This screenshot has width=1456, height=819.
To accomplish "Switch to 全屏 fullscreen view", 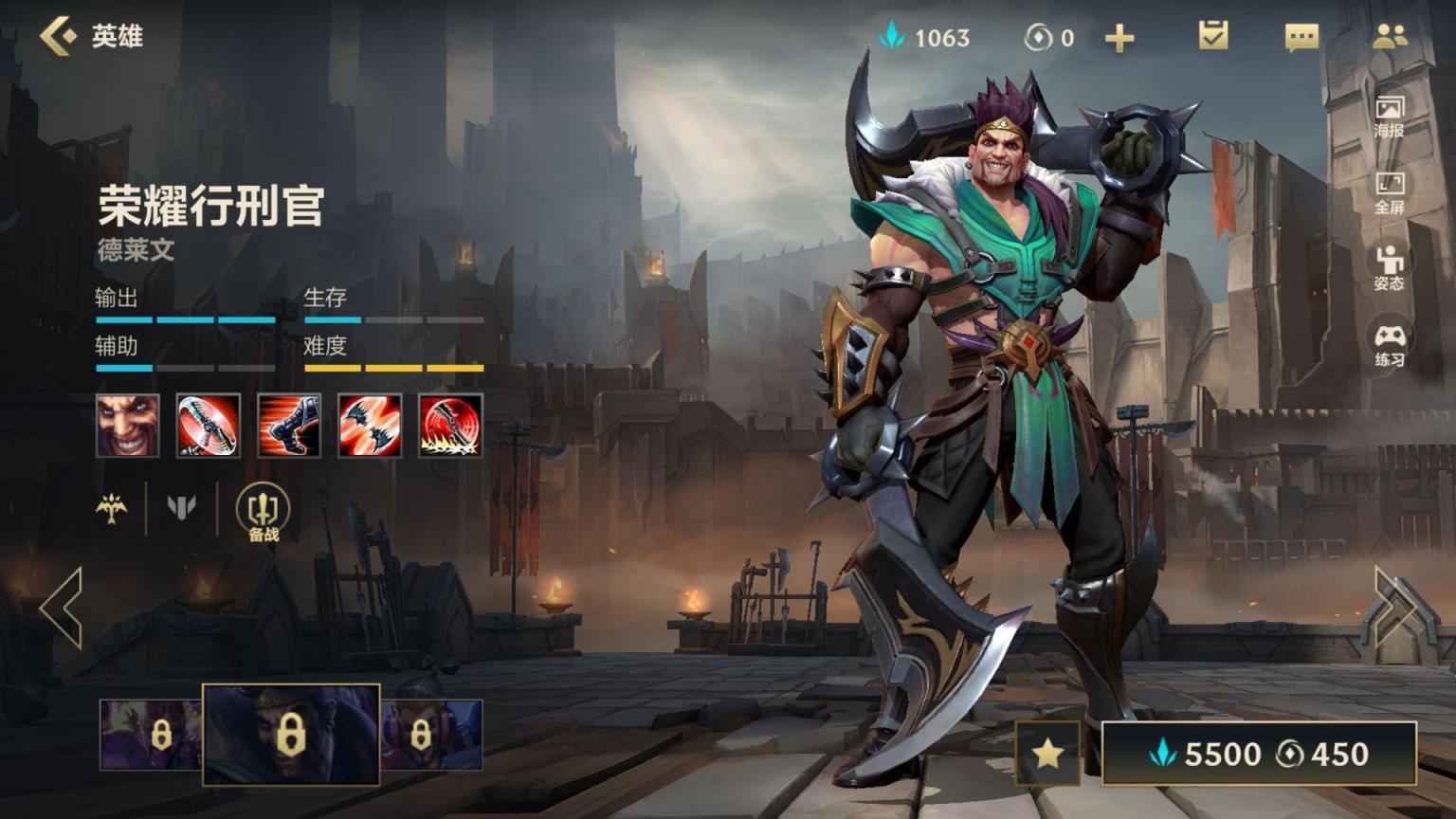I will (1389, 192).
